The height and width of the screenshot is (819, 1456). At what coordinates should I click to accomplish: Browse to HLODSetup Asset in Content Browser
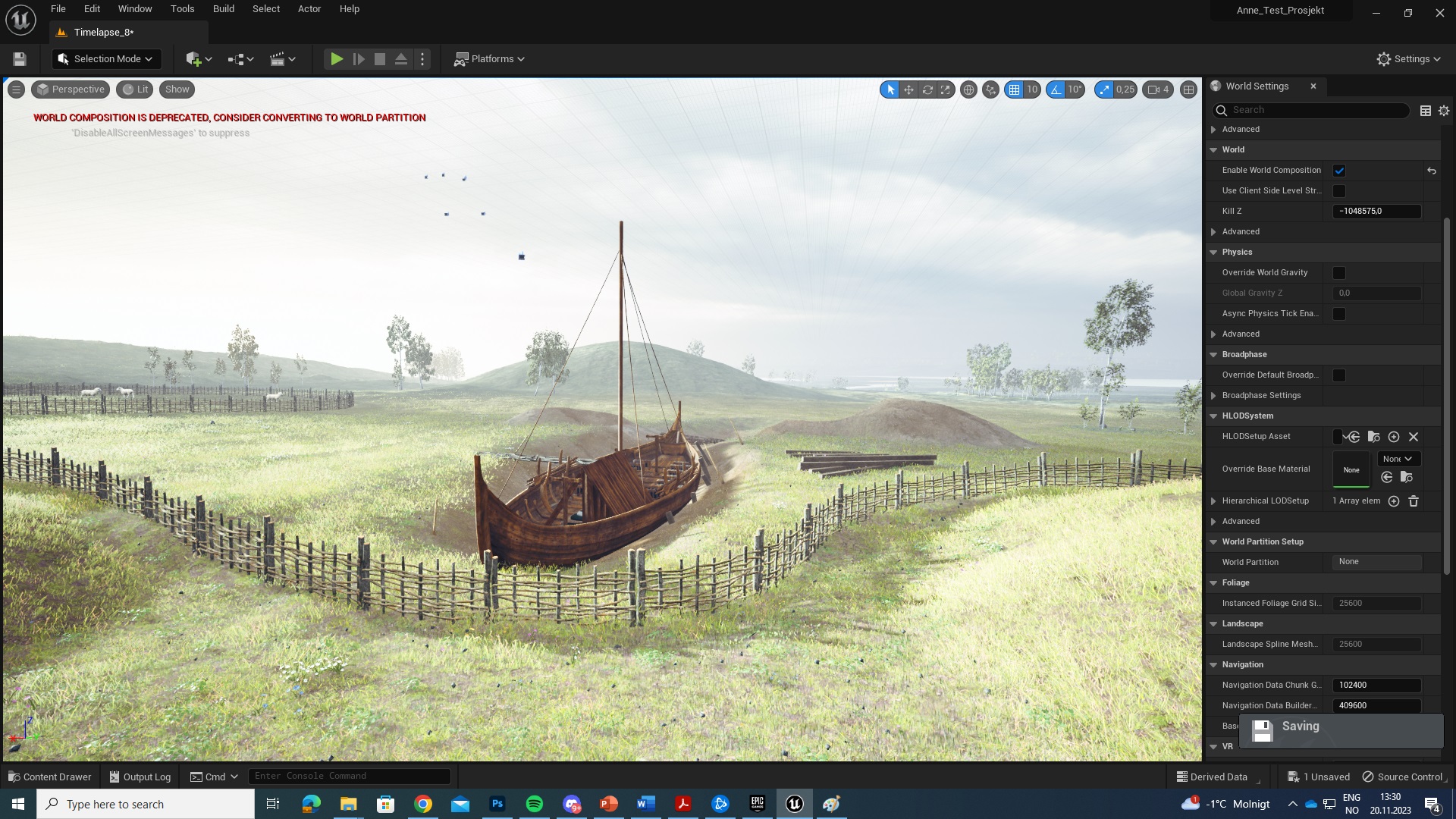tap(1373, 437)
